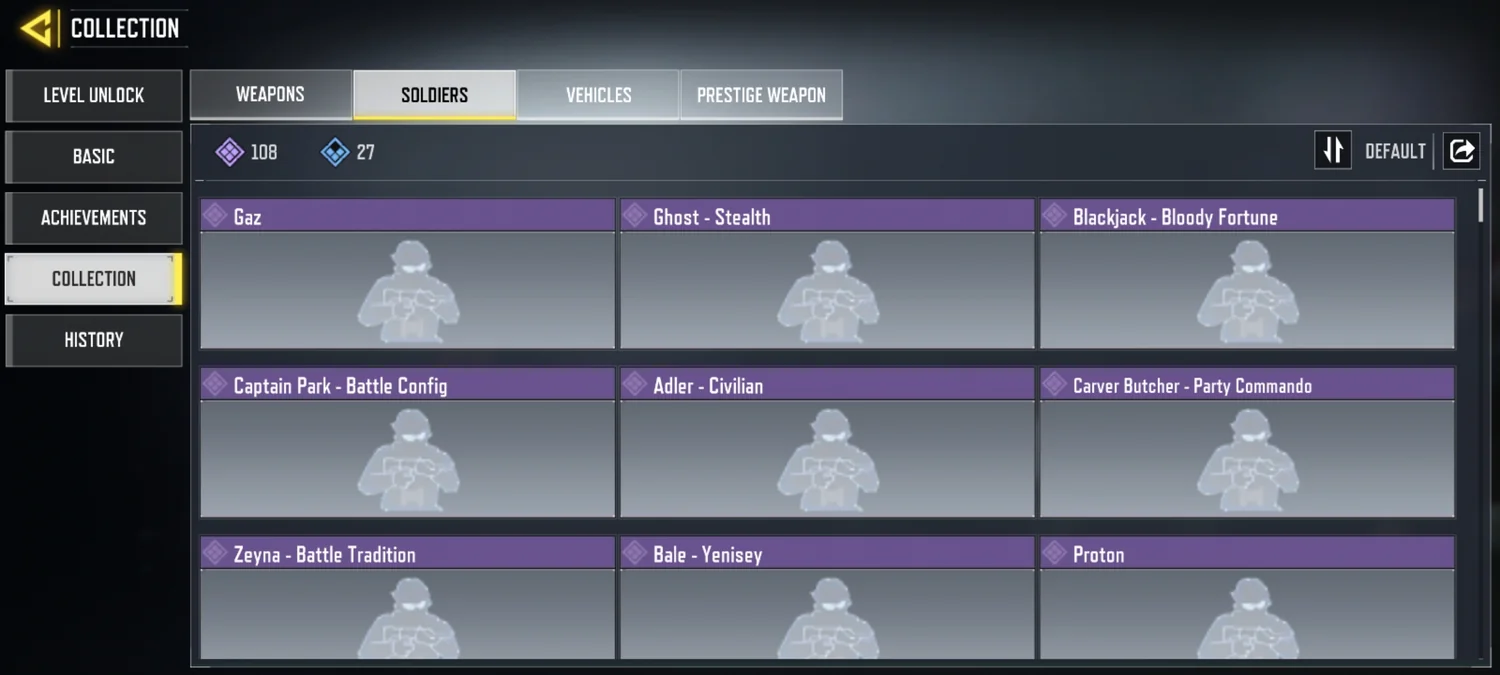Viewport: 1500px width, 675px height.
Task: Go back using the yellow arrow
Action: point(36,28)
